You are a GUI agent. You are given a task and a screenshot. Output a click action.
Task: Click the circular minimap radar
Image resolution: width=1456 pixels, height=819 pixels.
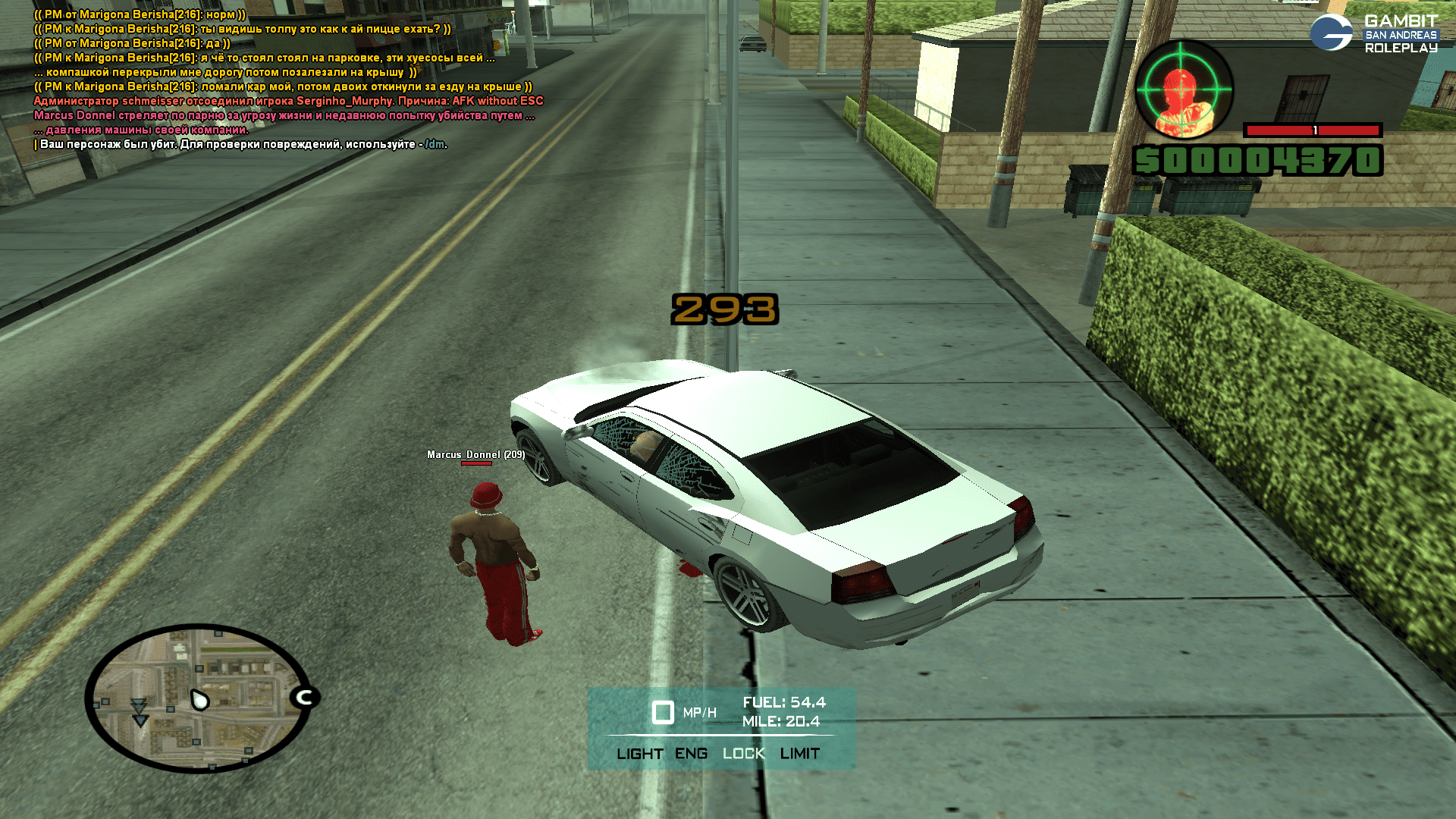click(x=198, y=698)
